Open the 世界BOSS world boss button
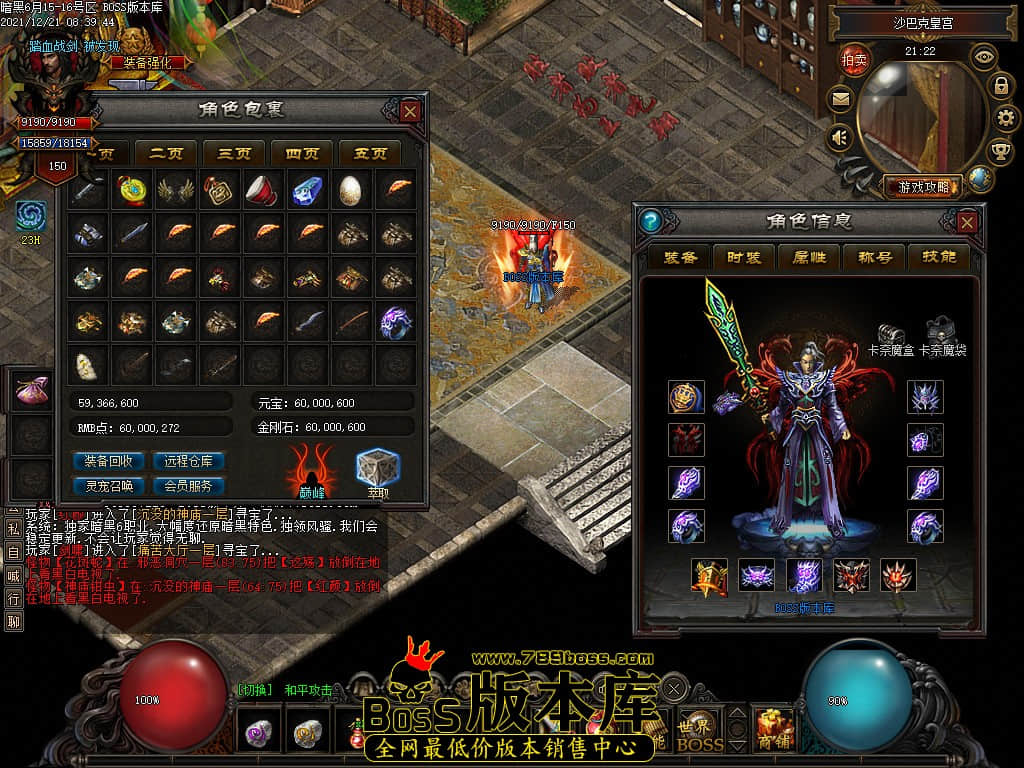Image resolution: width=1024 pixels, height=768 pixels. 699,733
